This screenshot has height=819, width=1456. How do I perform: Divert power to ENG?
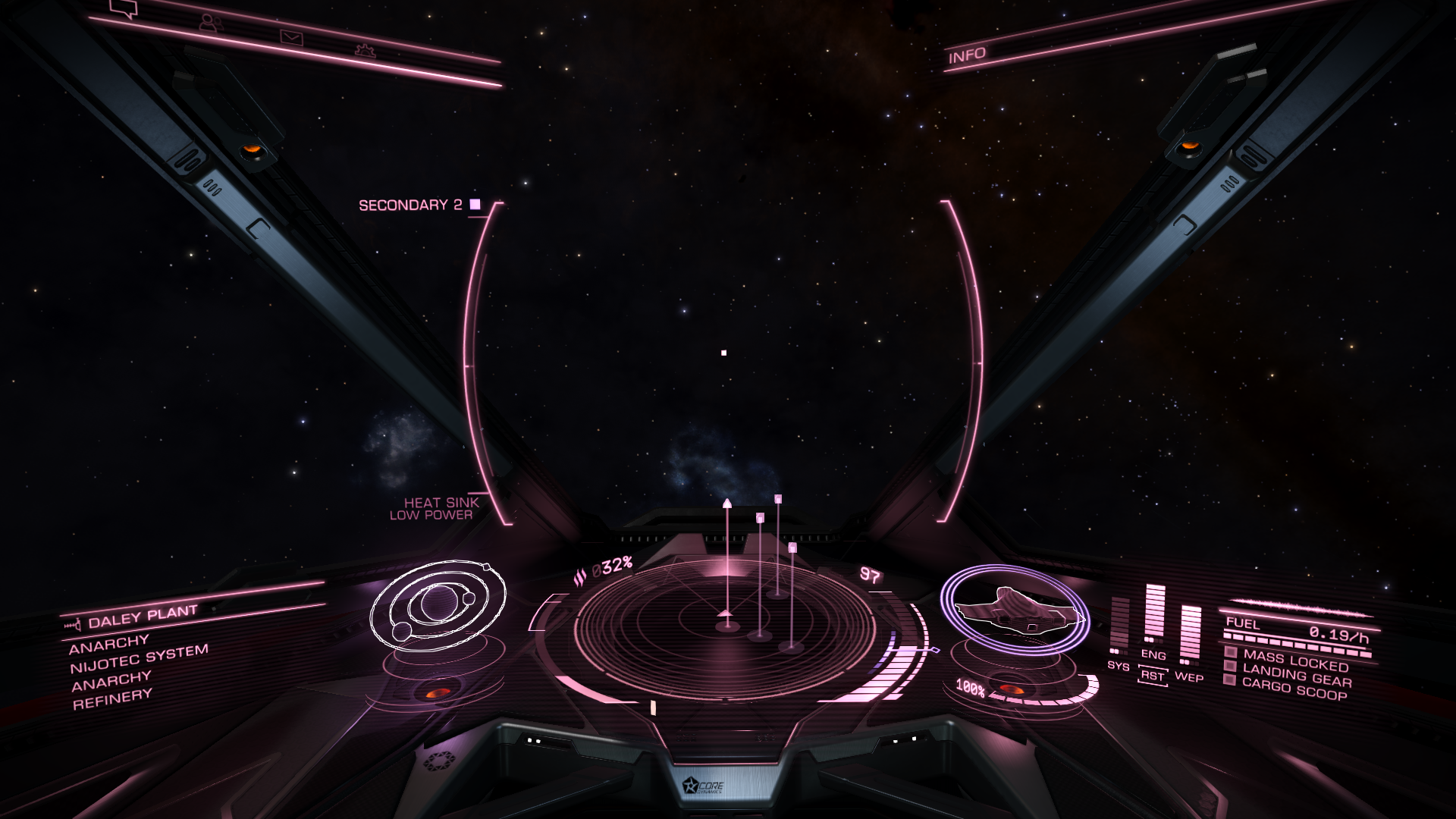tap(1153, 654)
